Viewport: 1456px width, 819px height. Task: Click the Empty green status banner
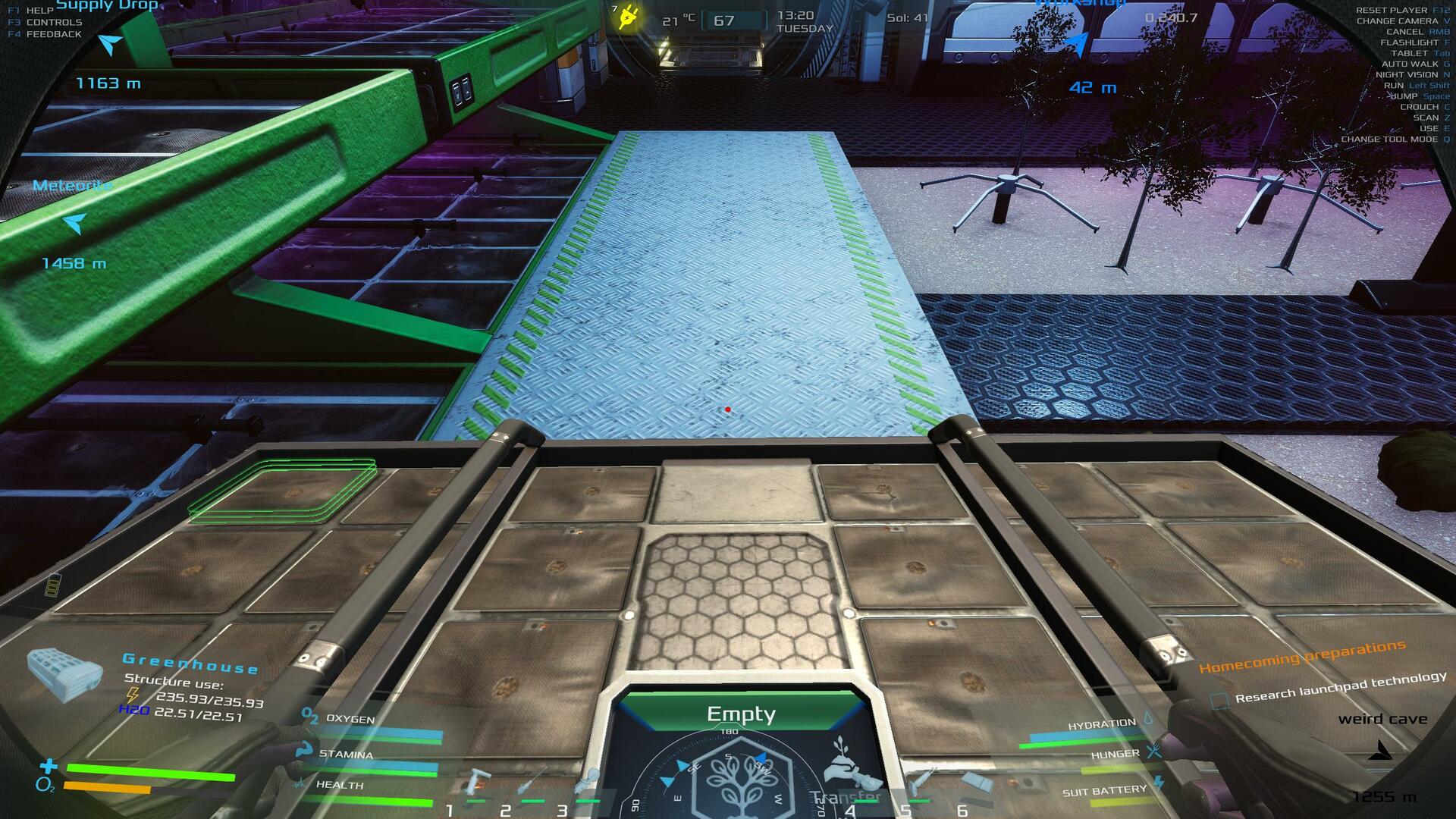[741, 714]
